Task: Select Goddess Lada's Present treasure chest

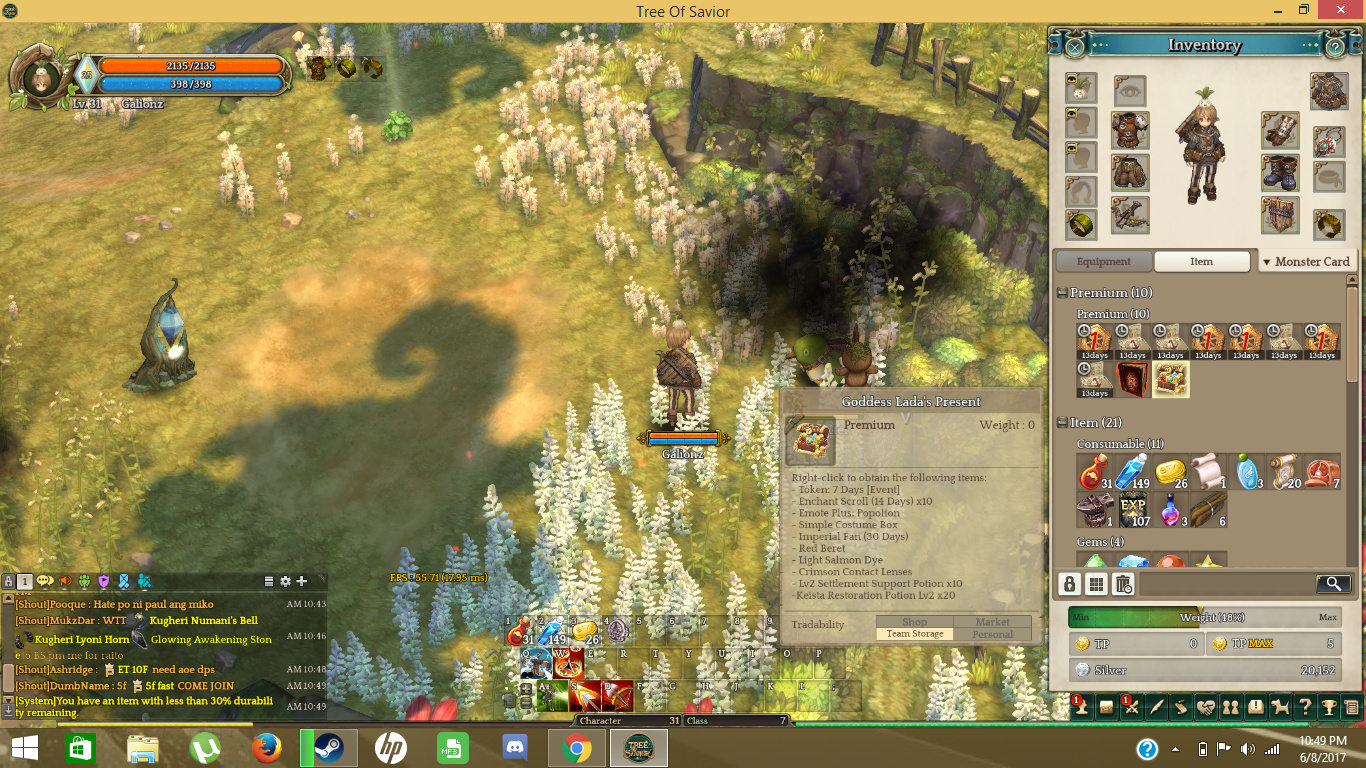Action: click(1171, 379)
